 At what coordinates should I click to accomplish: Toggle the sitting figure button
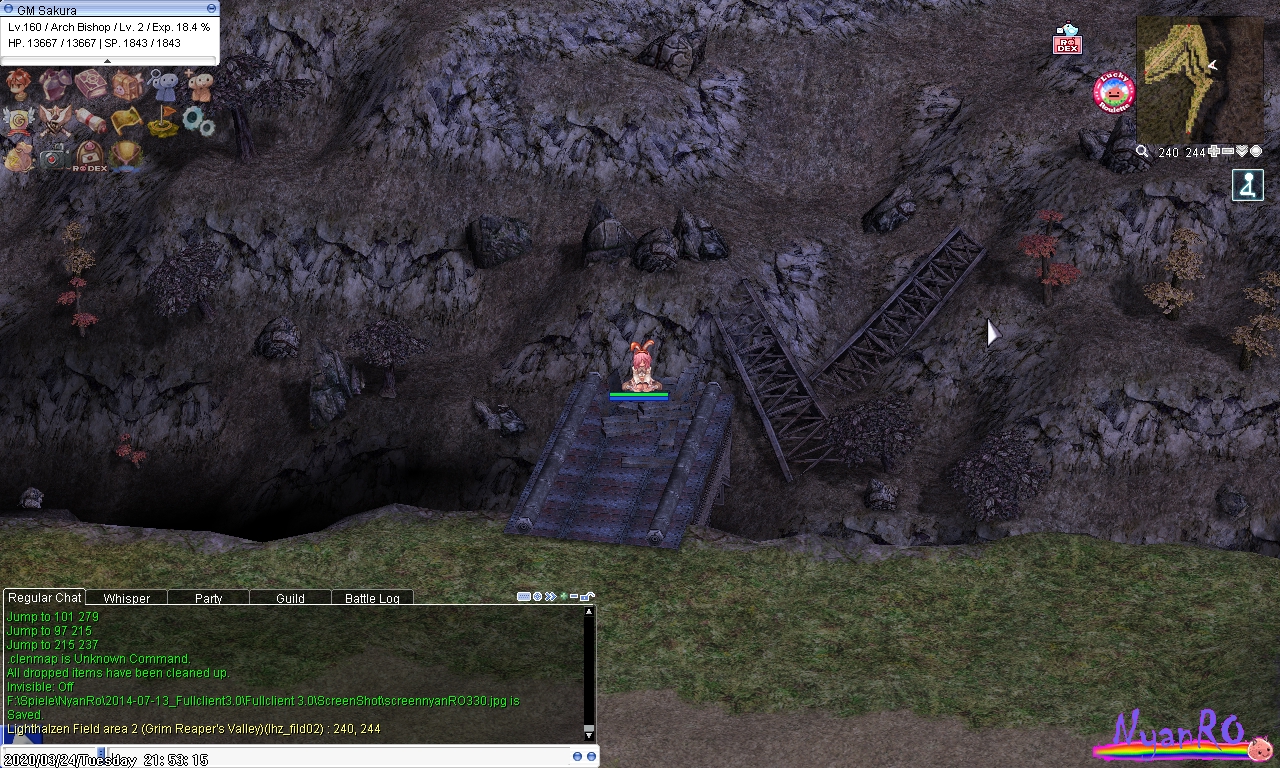click(x=1248, y=185)
